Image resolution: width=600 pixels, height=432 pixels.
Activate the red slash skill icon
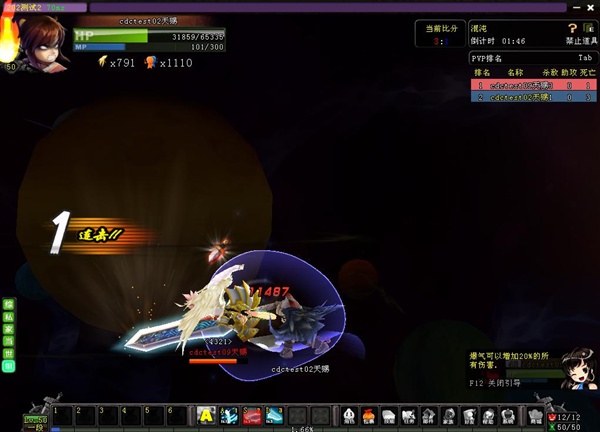coord(252,415)
